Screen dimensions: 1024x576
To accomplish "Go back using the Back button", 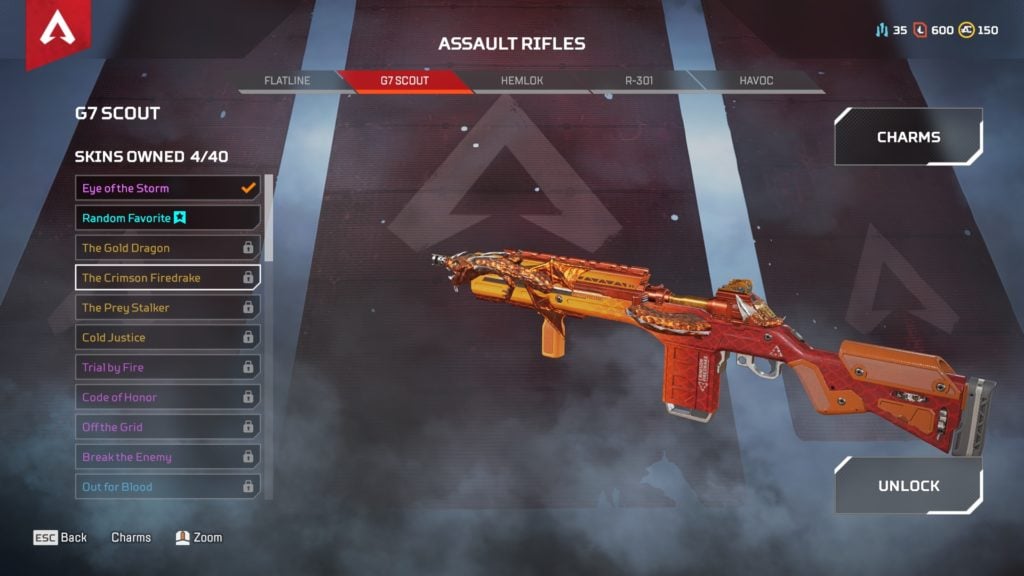I will pos(61,538).
